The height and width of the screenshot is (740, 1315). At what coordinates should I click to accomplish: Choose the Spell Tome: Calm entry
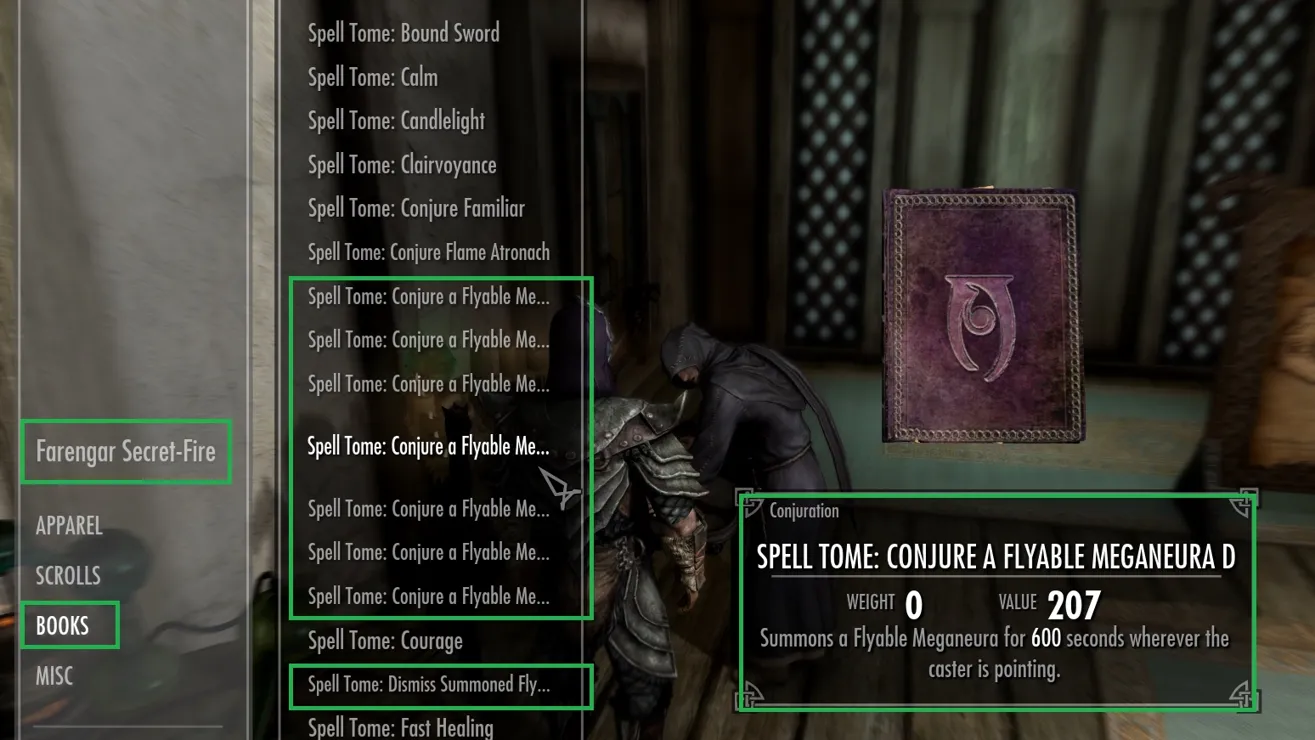point(372,77)
